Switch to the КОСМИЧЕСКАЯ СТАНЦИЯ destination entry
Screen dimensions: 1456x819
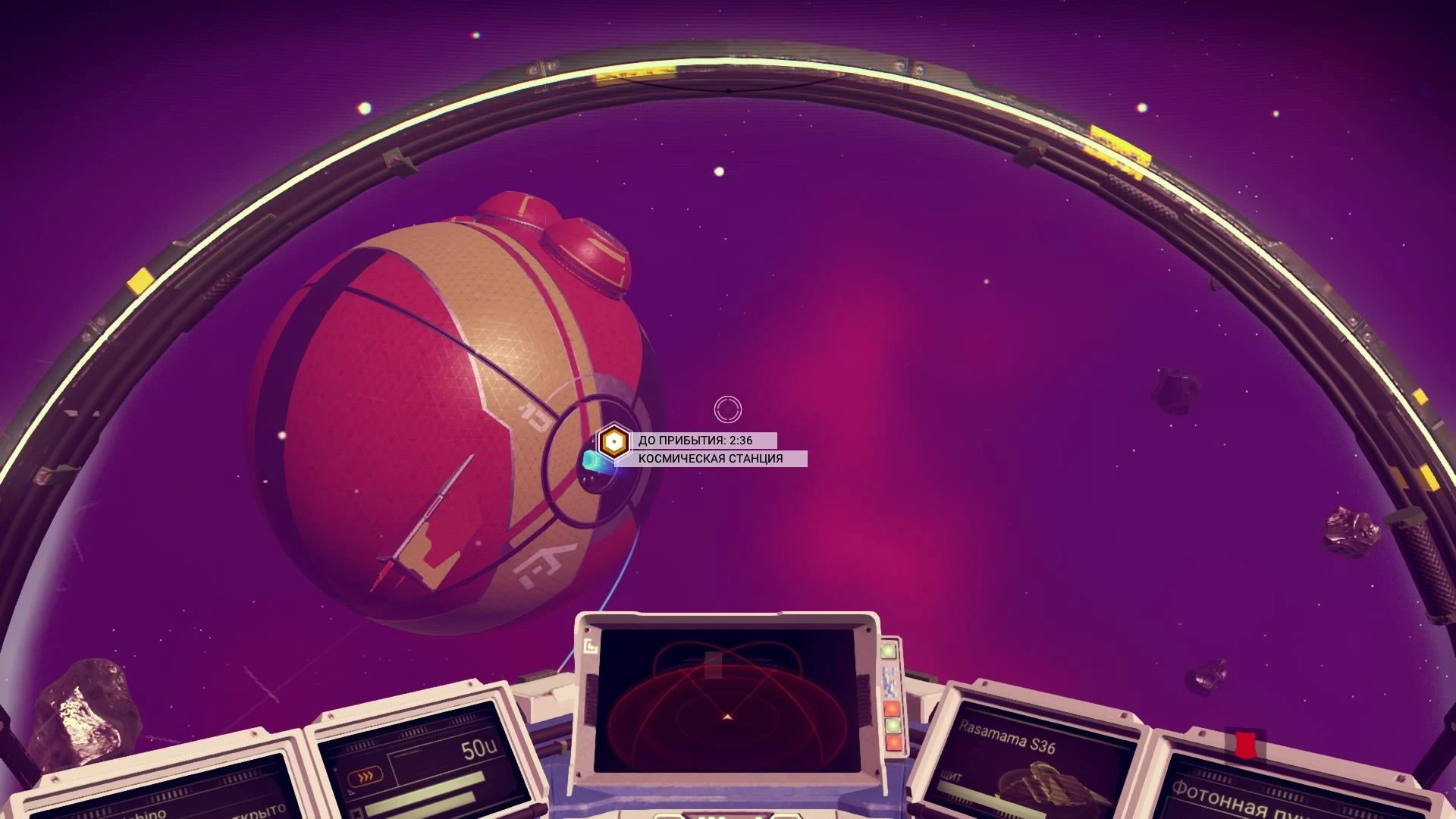pos(709,458)
